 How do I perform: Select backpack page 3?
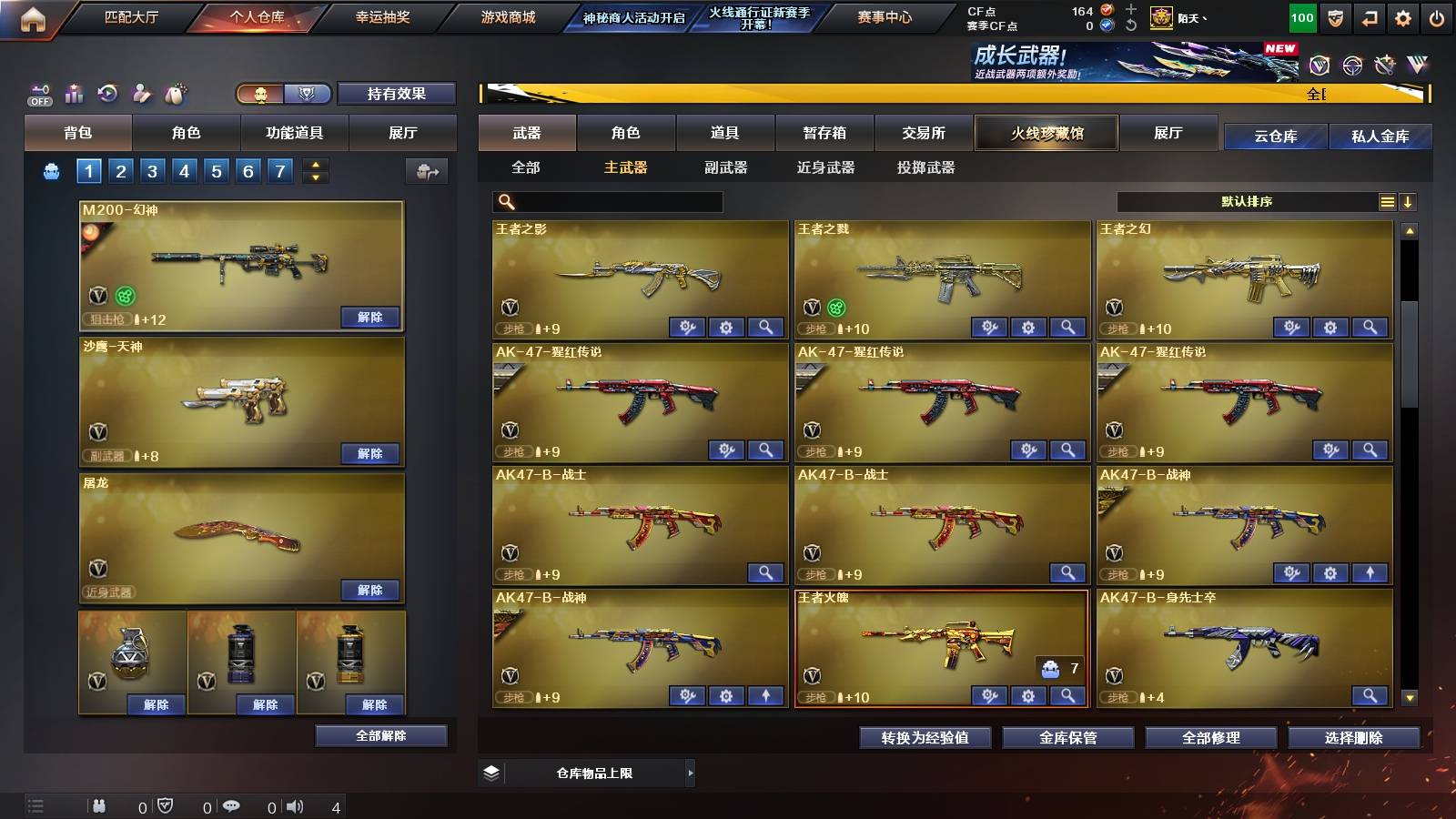click(x=150, y=170)
